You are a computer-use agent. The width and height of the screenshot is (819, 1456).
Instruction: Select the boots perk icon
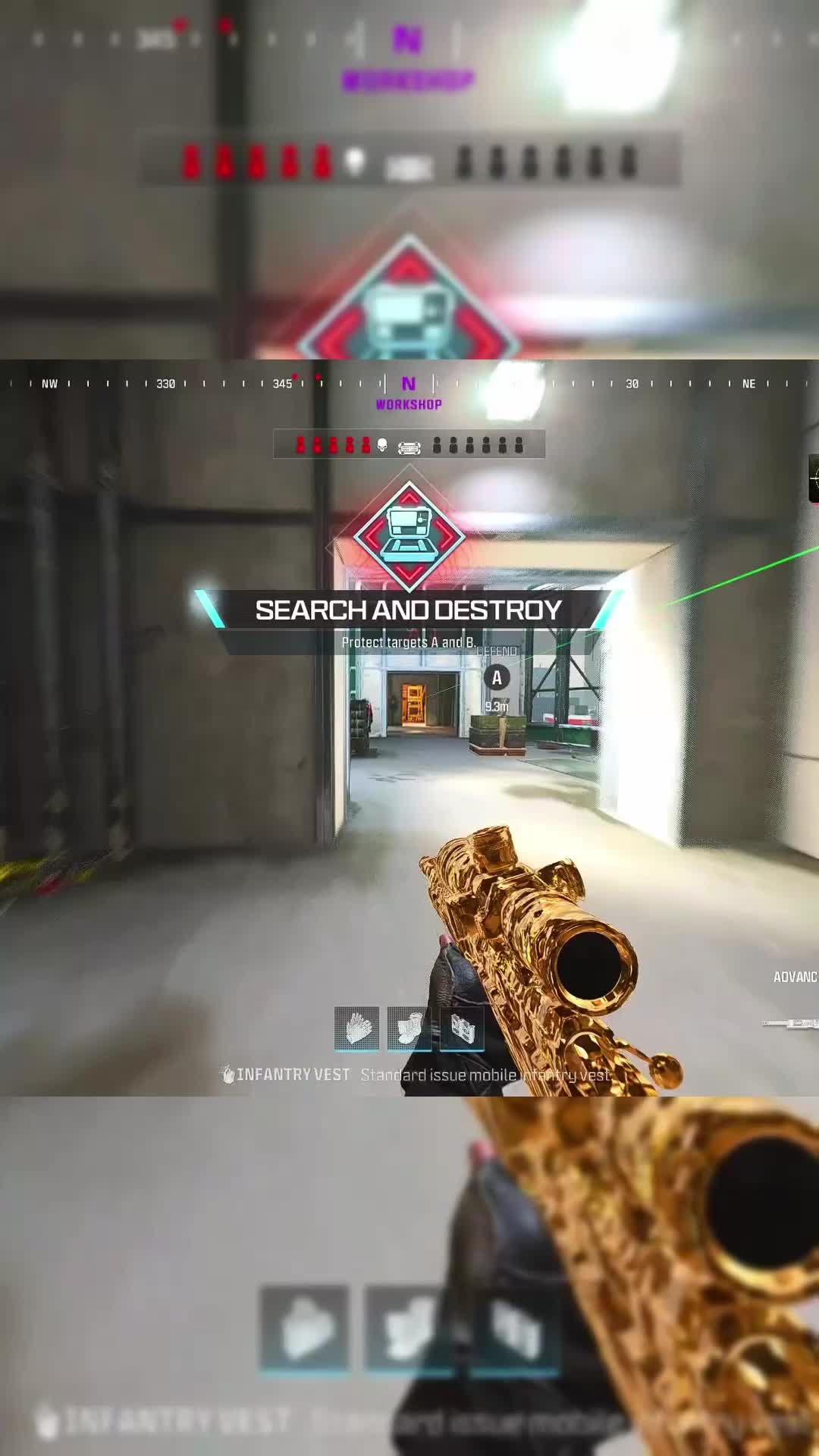409,1028
